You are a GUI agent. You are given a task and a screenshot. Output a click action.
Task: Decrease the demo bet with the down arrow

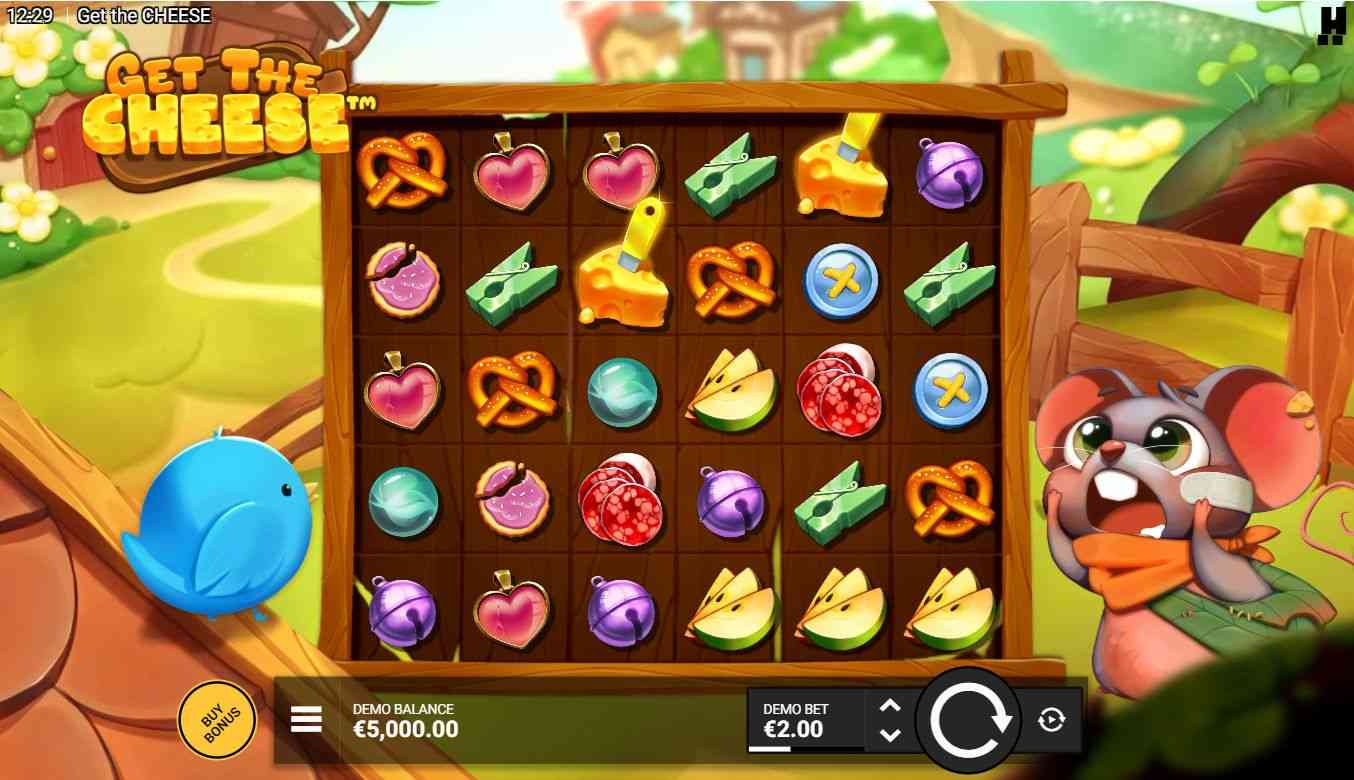[x=889, y=735]
